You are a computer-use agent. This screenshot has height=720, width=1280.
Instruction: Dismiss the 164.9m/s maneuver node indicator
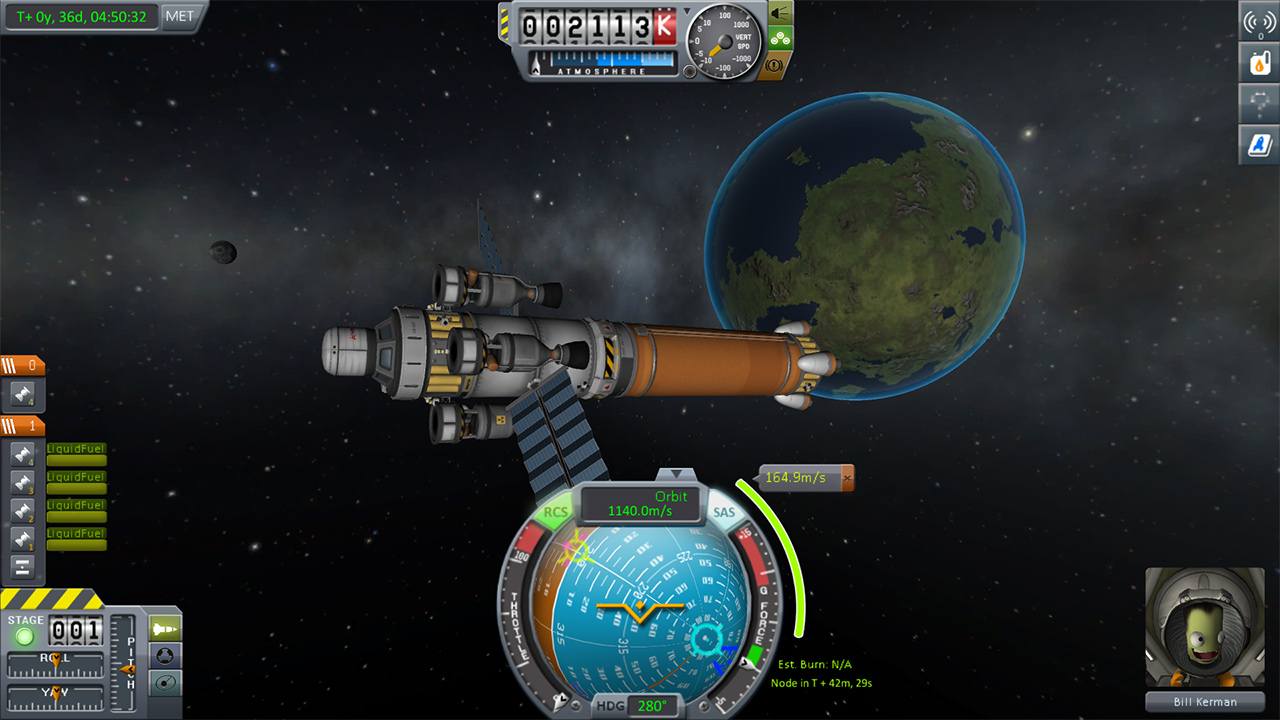(x=847, y=477)
